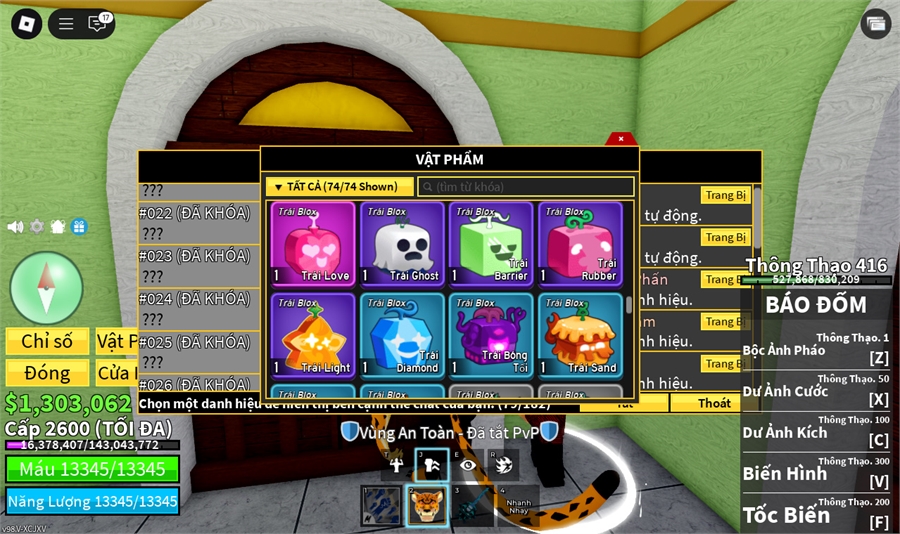This screenshot has width=900, height=534.
Task: Click the green compass
Action: [46, 287]
